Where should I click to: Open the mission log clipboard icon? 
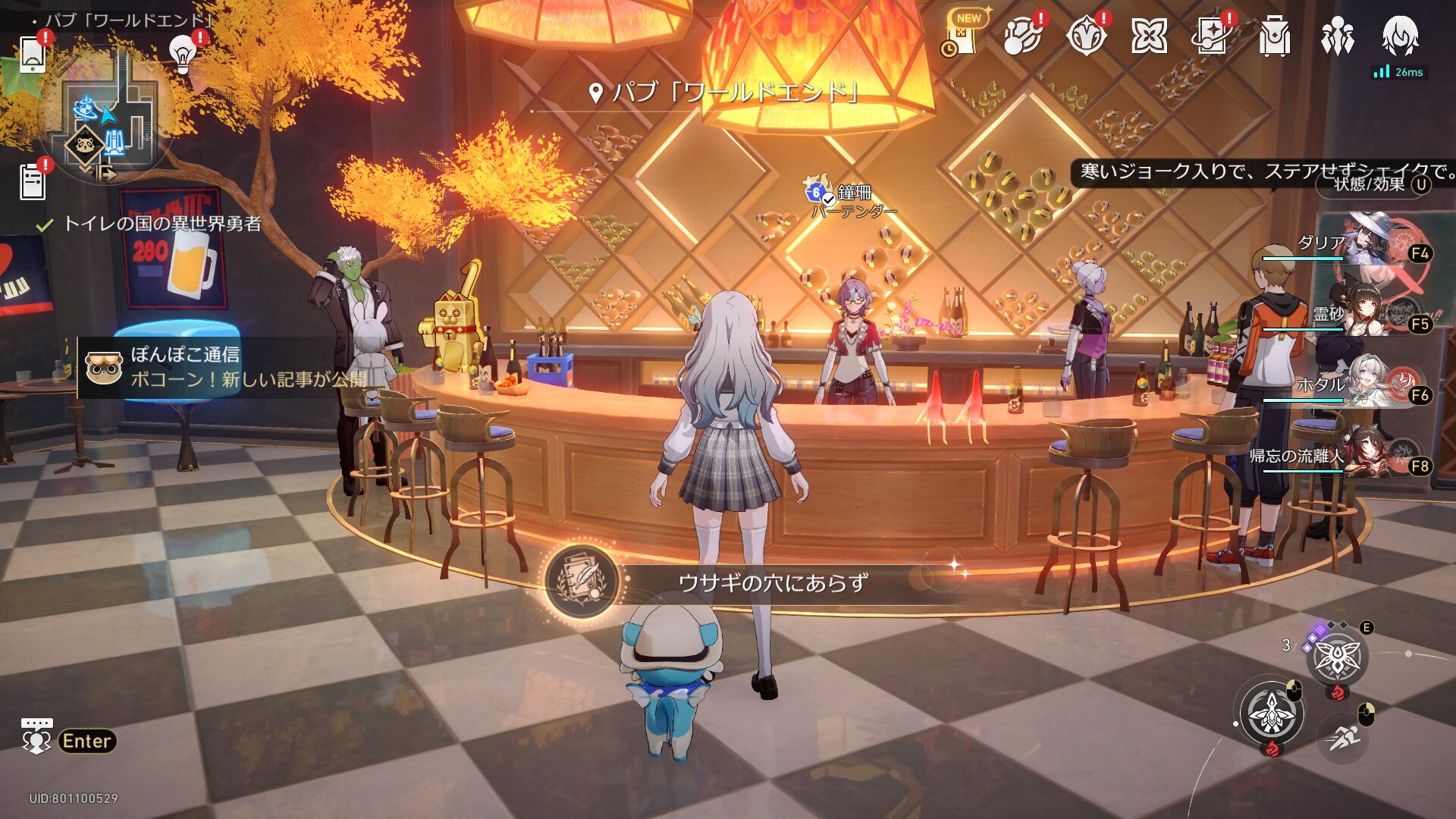(x=33, y=182)
